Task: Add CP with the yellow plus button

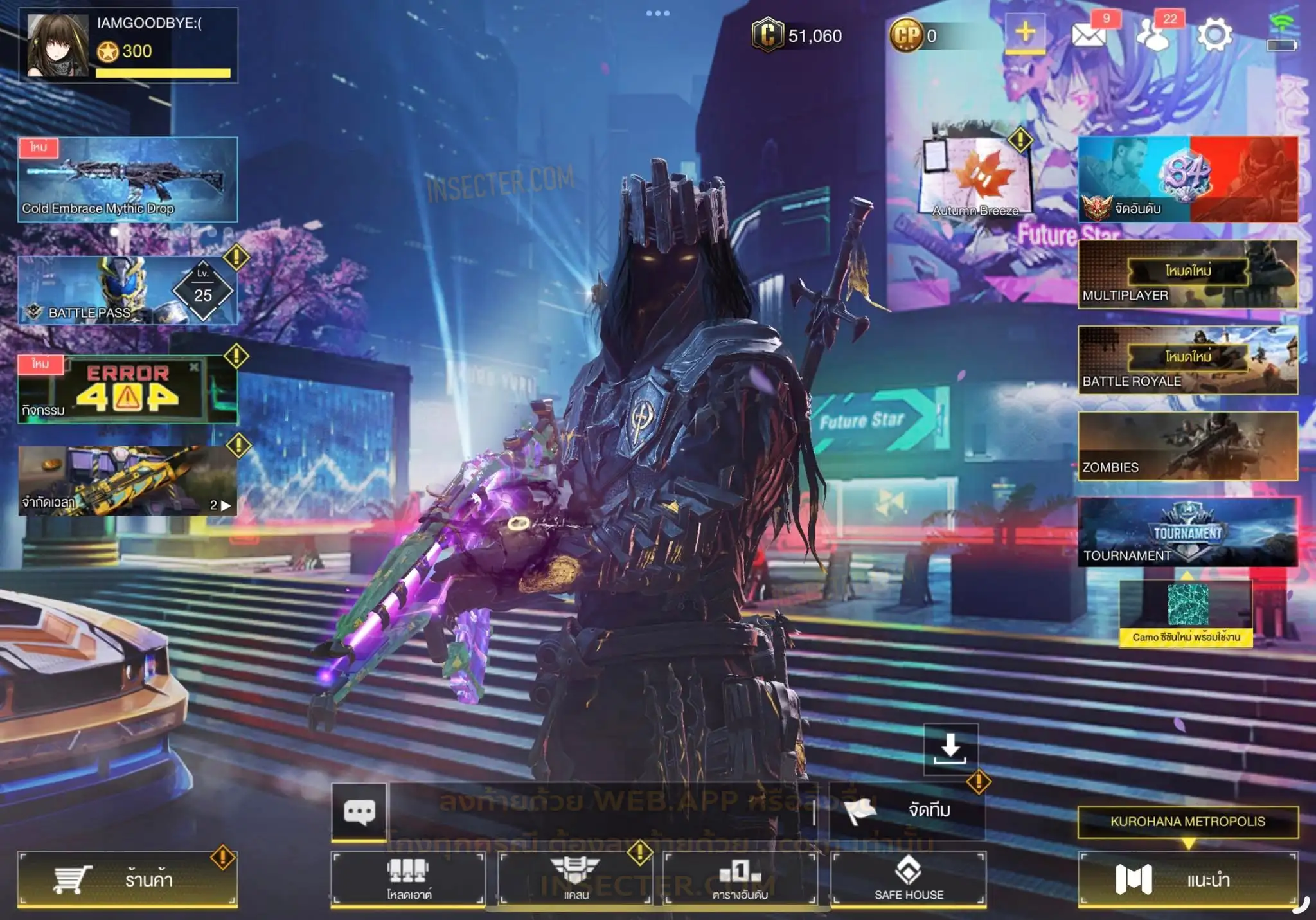Action: click(x=1025, y=33)
